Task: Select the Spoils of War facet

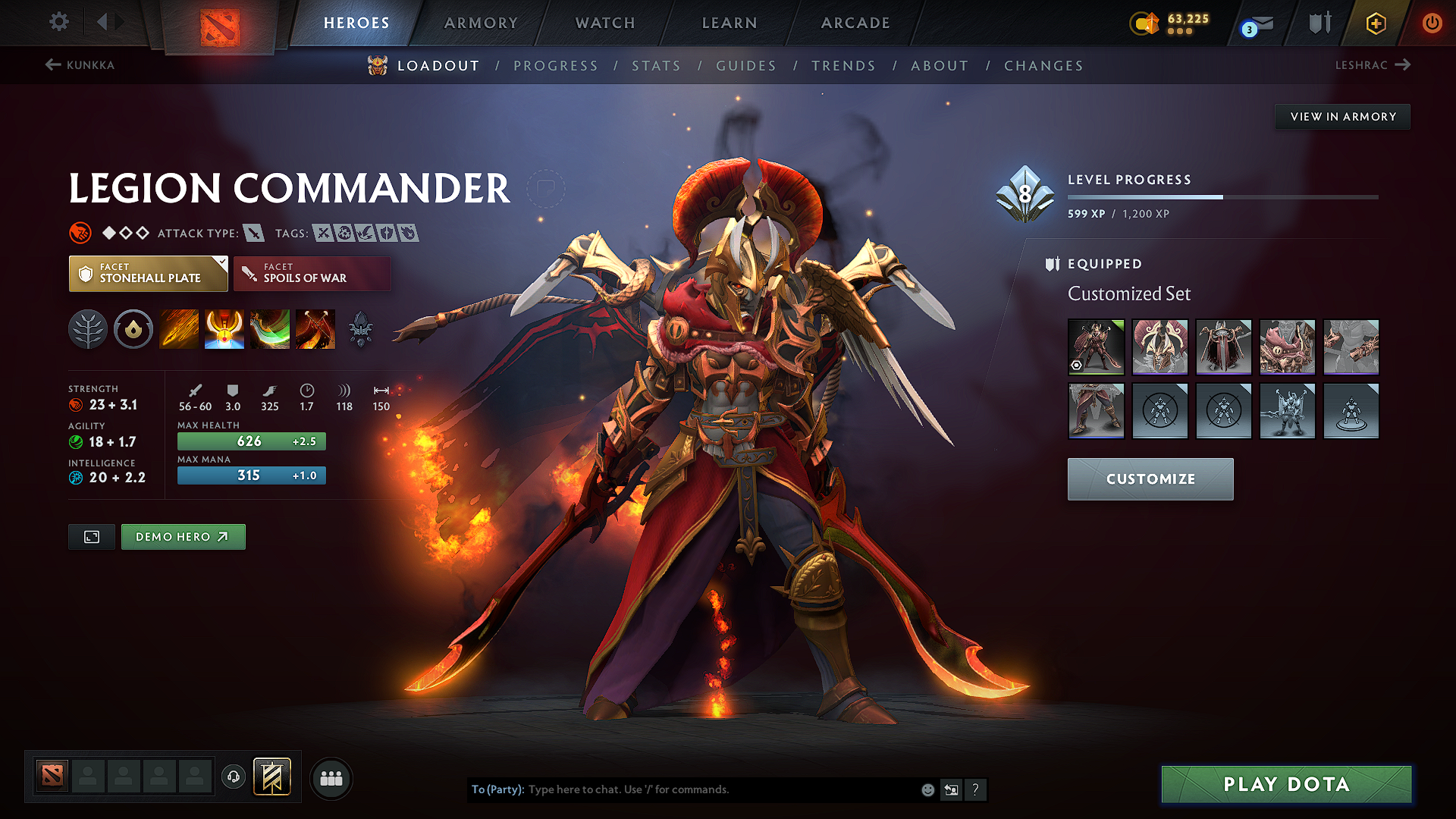Action: tap(312, 273)
